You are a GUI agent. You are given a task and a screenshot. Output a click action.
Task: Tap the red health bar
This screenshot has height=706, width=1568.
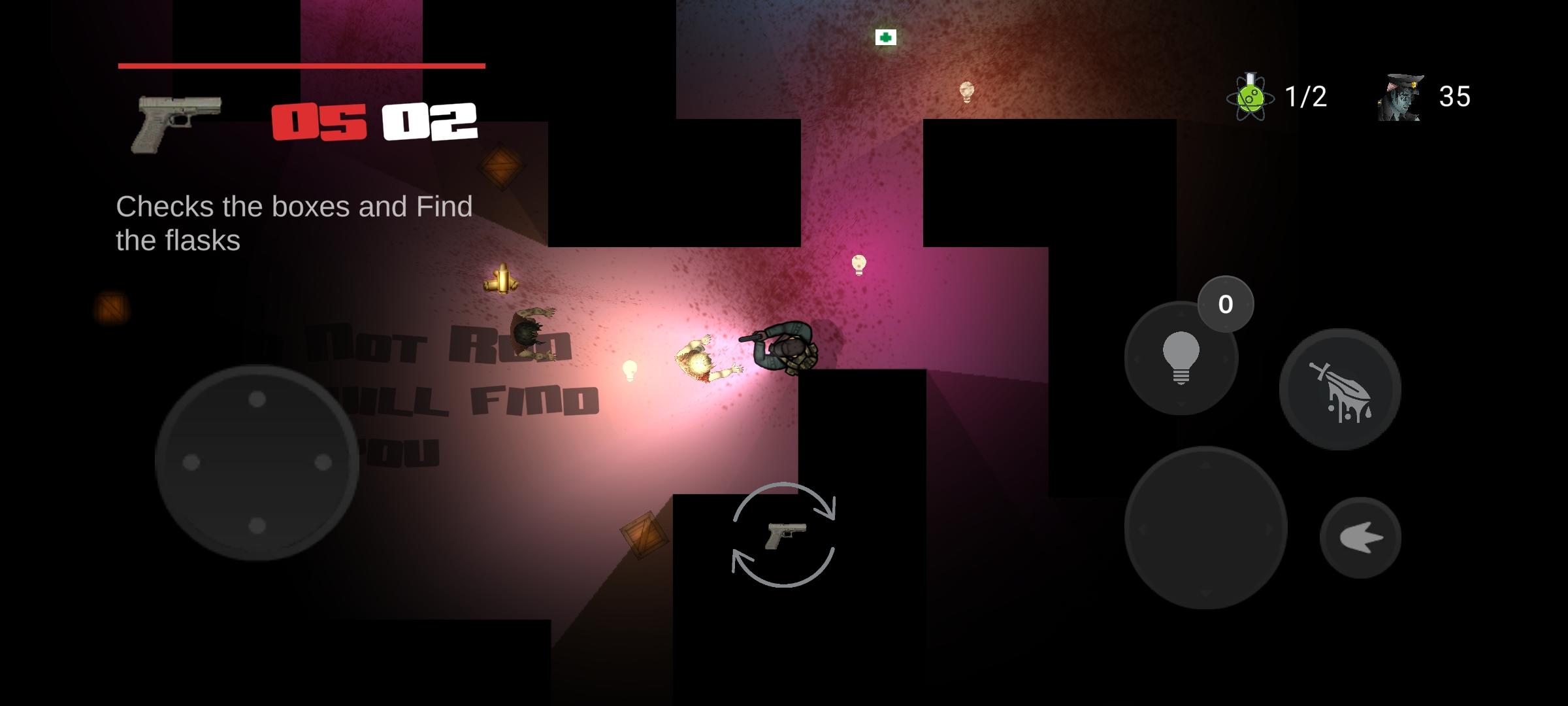pyautogui.click(x=301, y=65)
